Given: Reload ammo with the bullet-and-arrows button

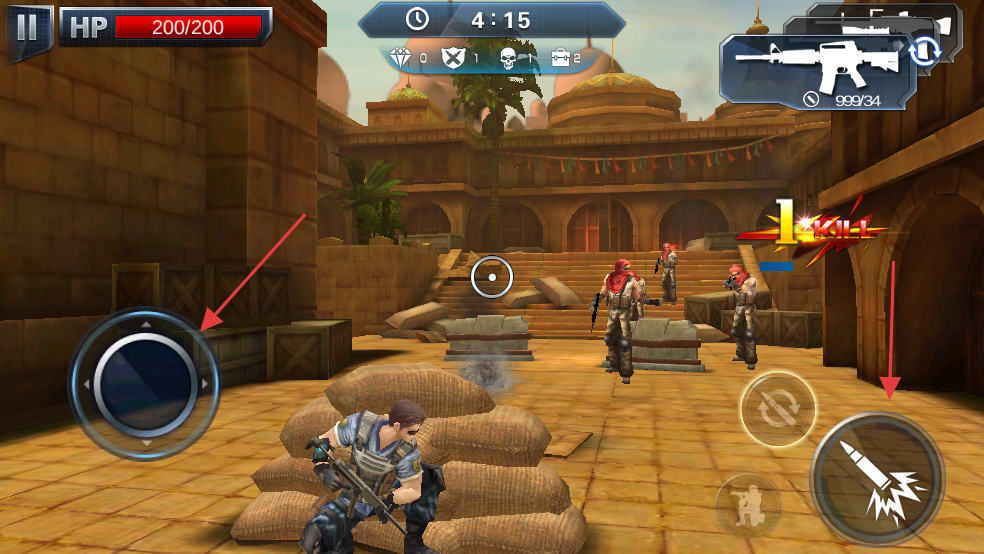Looking at the screenshot, I should click(x=777, y=409).
